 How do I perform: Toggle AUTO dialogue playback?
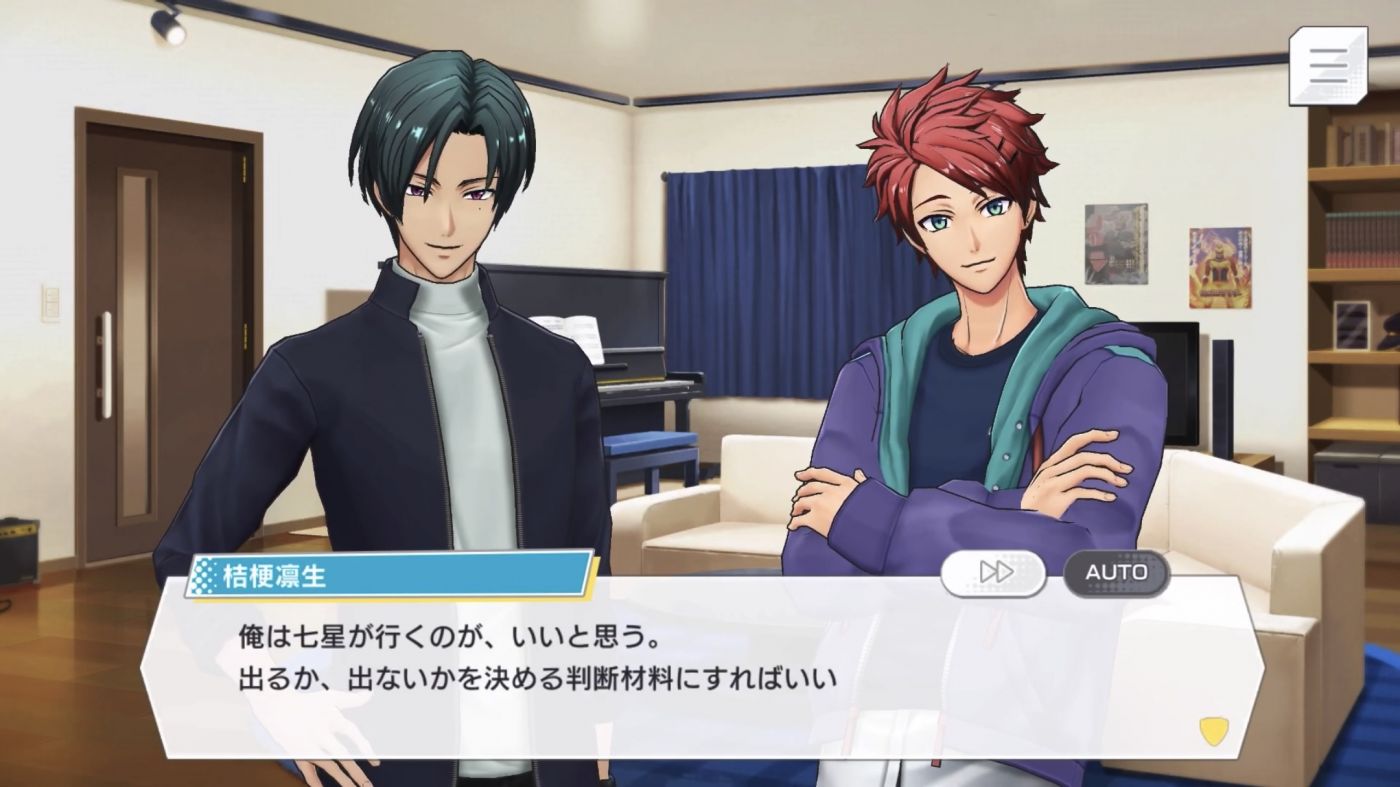point(1116,572)
